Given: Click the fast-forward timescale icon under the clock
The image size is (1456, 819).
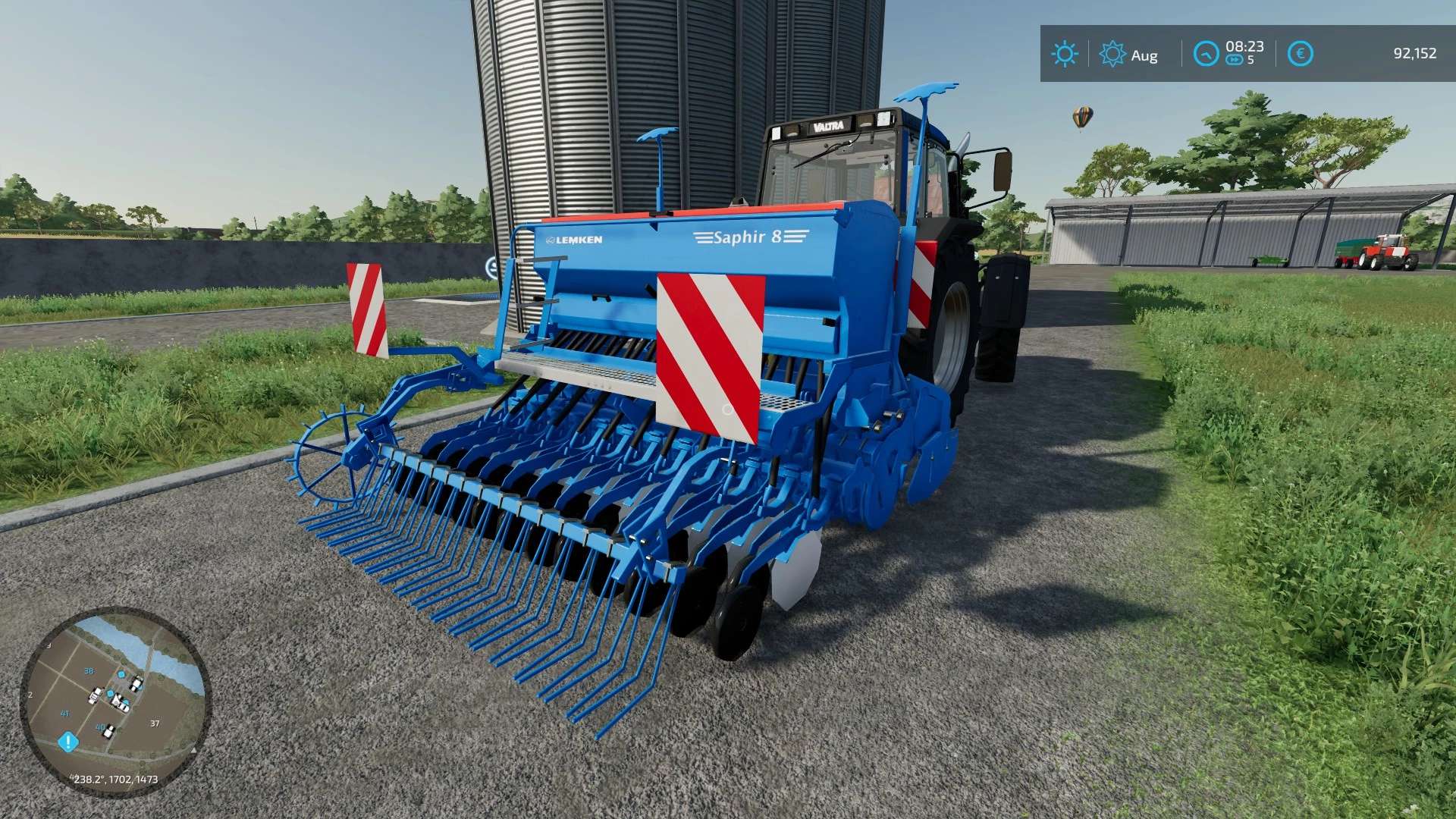Looking at the screenshot, I should click(x=1235, y=60).
